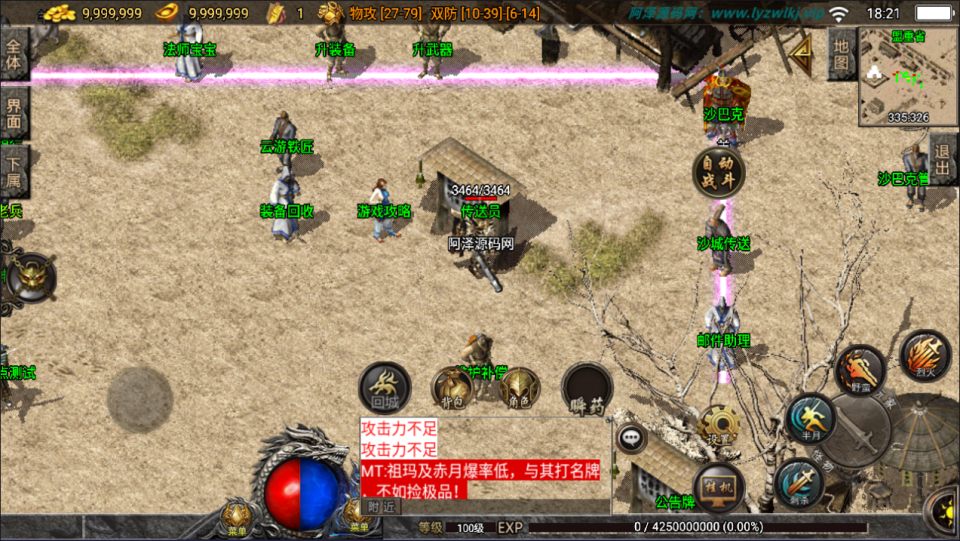This screenshot has width=960, height=541.
Task: Select the 界面 side tab
Action: click(14, 112)
